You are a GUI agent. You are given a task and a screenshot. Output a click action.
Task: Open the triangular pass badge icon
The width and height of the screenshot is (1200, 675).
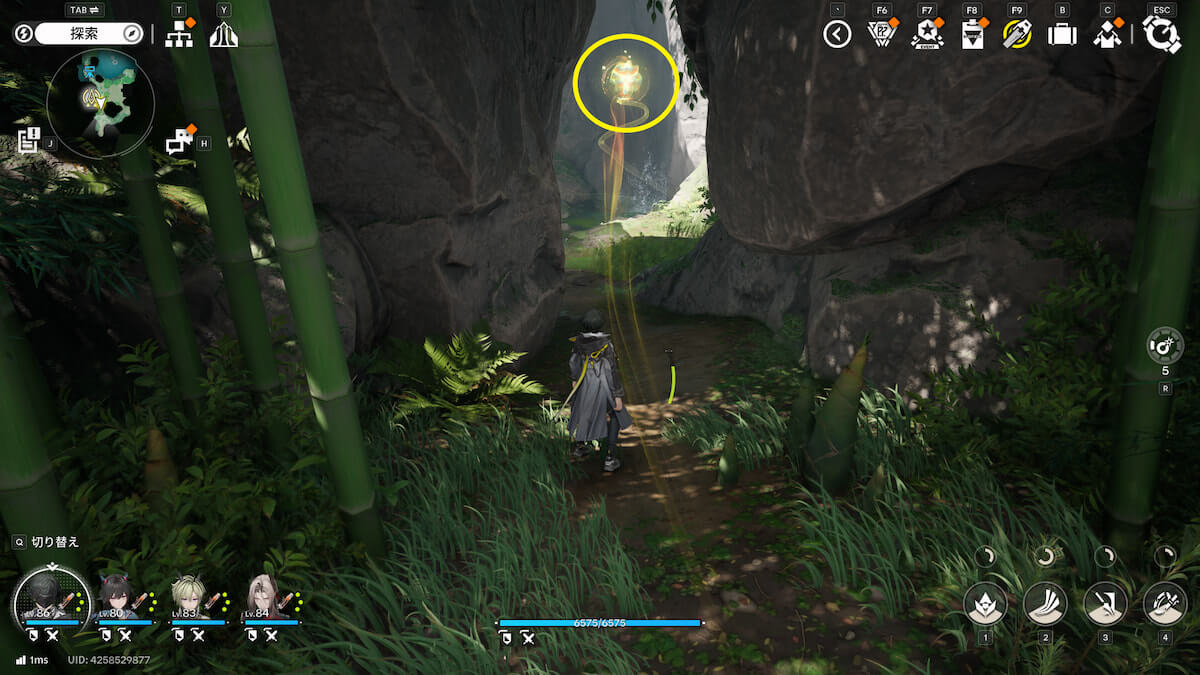881,34
